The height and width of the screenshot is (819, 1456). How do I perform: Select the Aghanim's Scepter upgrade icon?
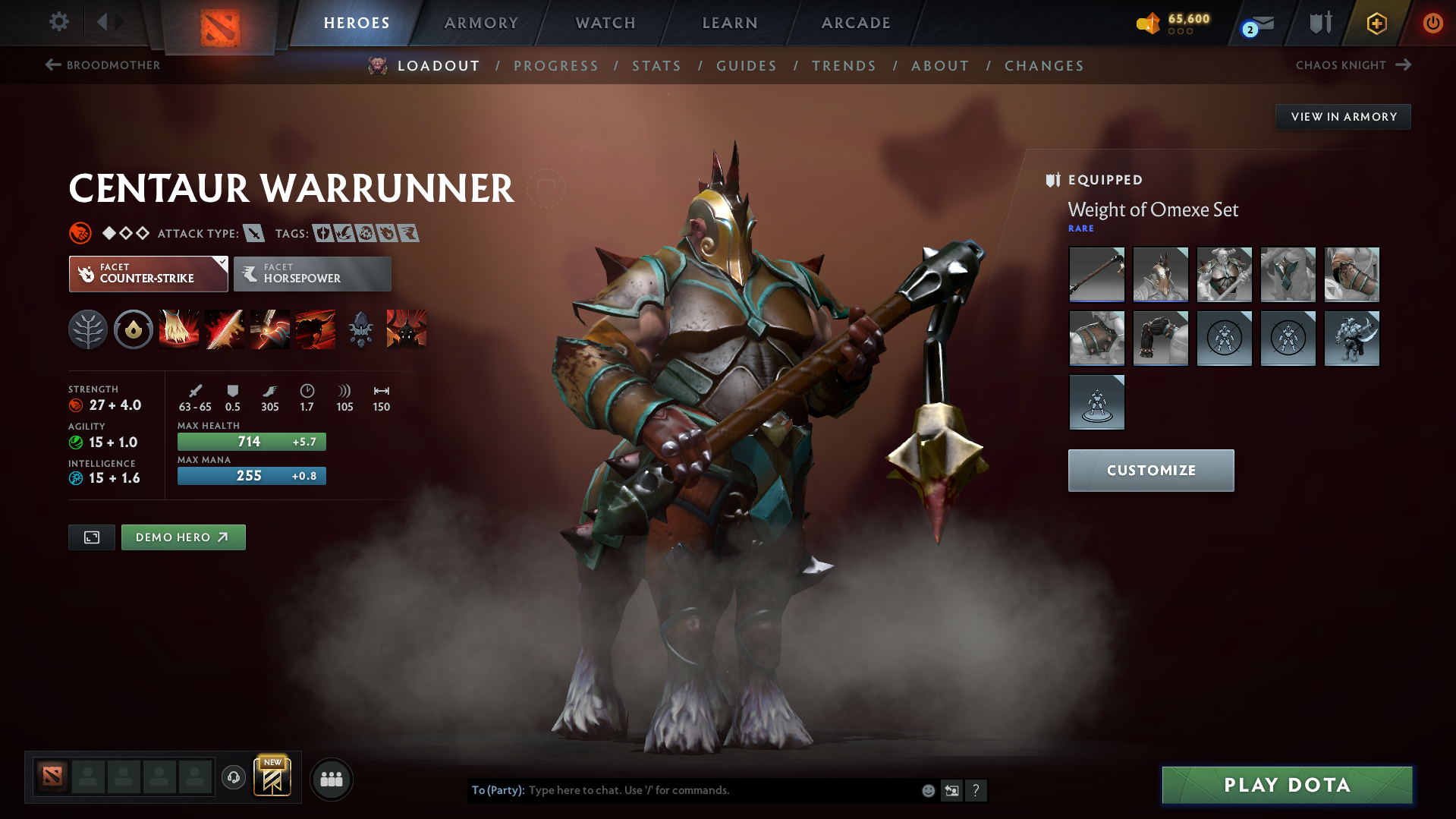[360, 329]
